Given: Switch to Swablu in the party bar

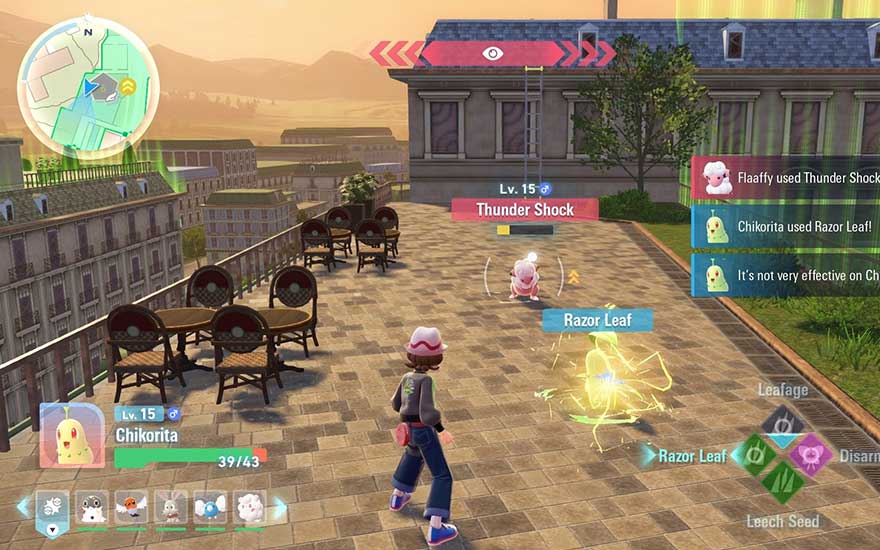Looking at the screenshot, I should pos(210,508).
